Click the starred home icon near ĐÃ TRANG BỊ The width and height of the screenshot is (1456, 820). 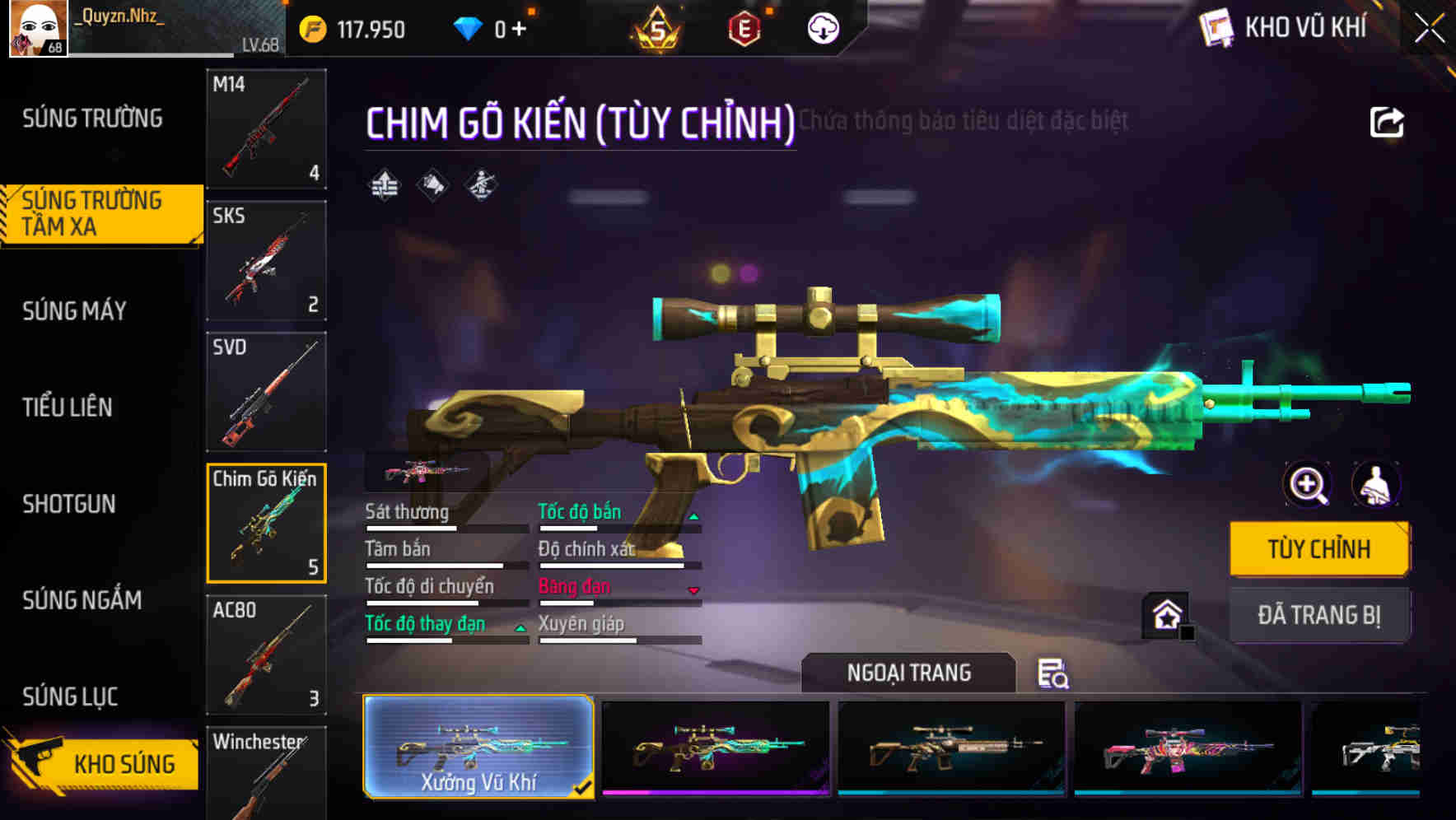click(x=1165, y=615)
